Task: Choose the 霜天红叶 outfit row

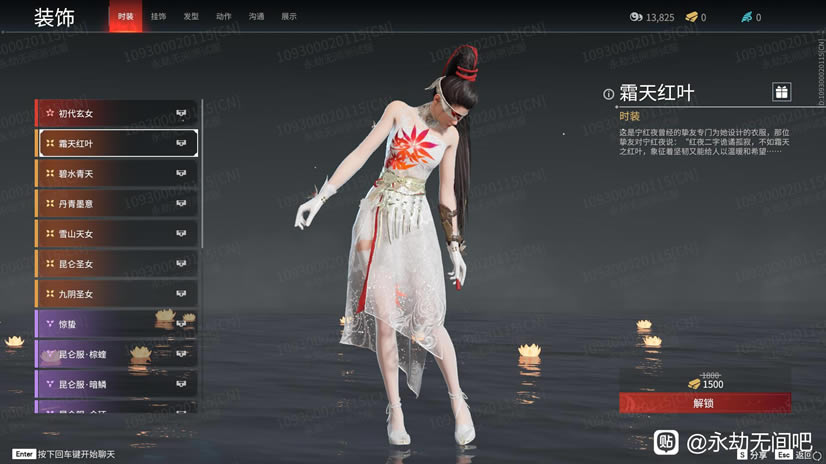Action: tap(117, 143)
